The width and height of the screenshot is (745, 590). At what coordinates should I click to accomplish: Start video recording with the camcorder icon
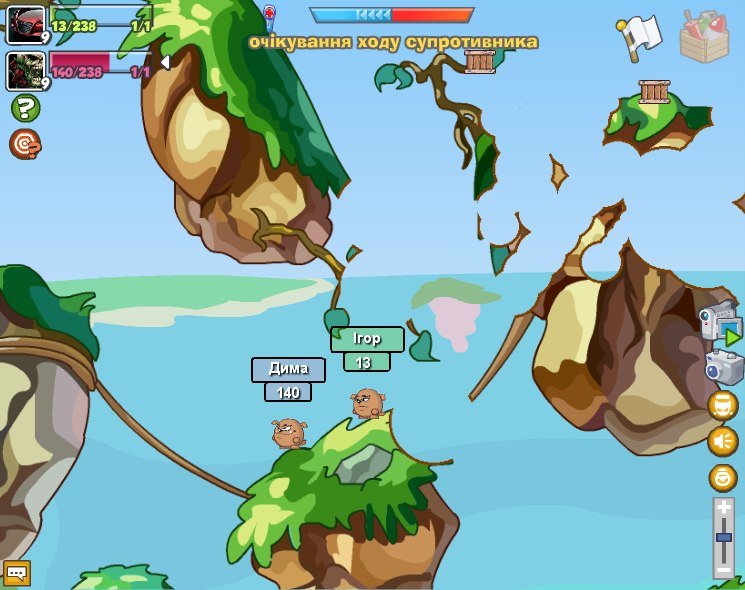(722, 324)
